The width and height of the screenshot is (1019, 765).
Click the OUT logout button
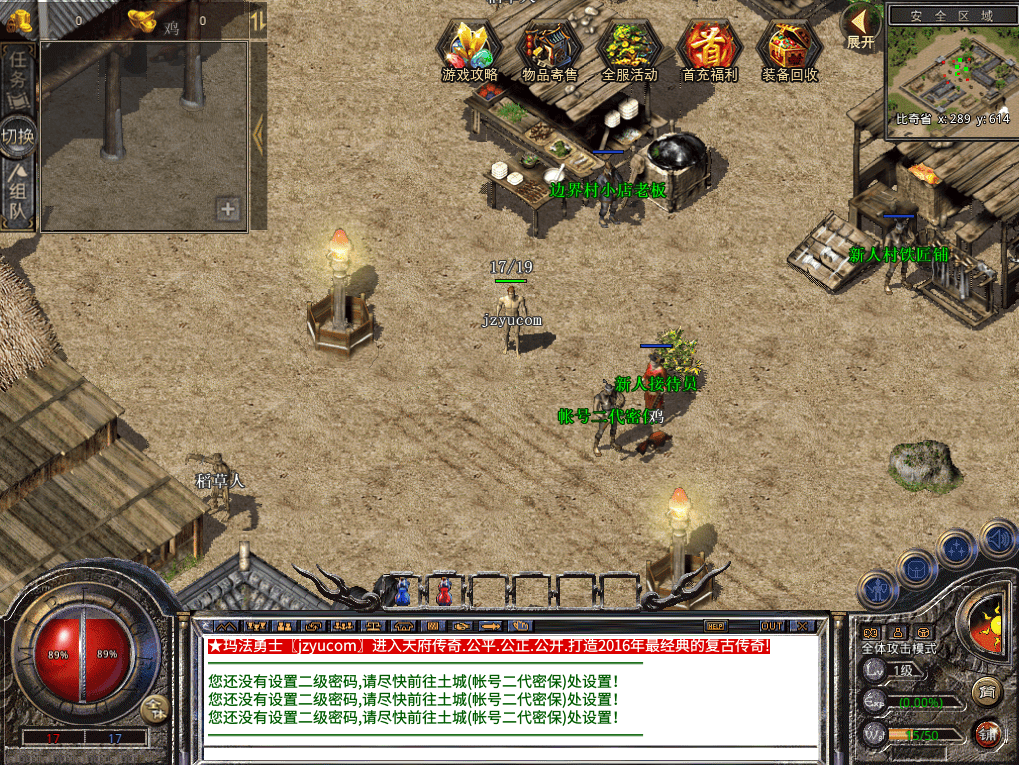(771, 626)
